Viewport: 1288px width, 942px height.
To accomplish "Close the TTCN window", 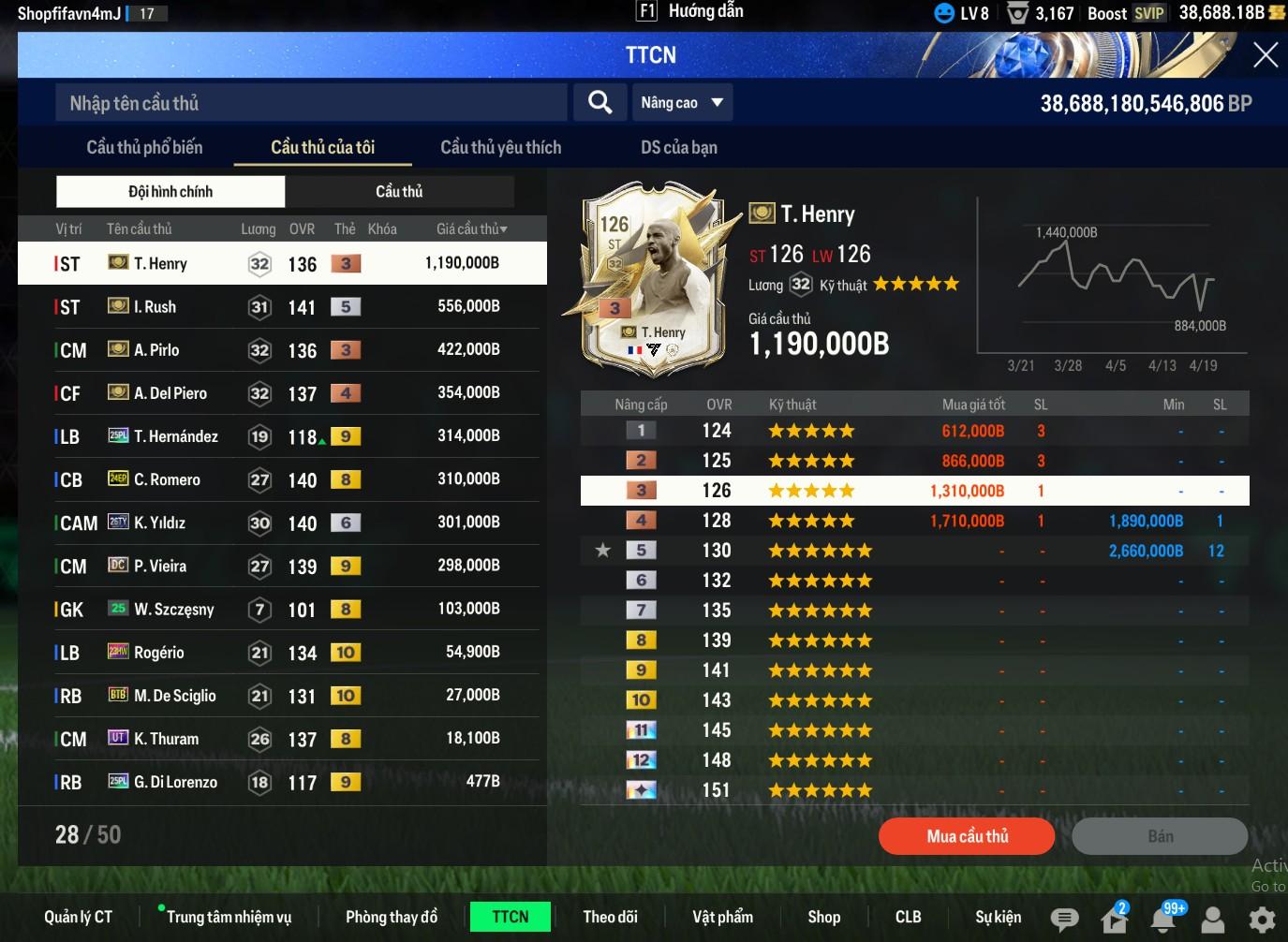I will (x=1265, y=55).
